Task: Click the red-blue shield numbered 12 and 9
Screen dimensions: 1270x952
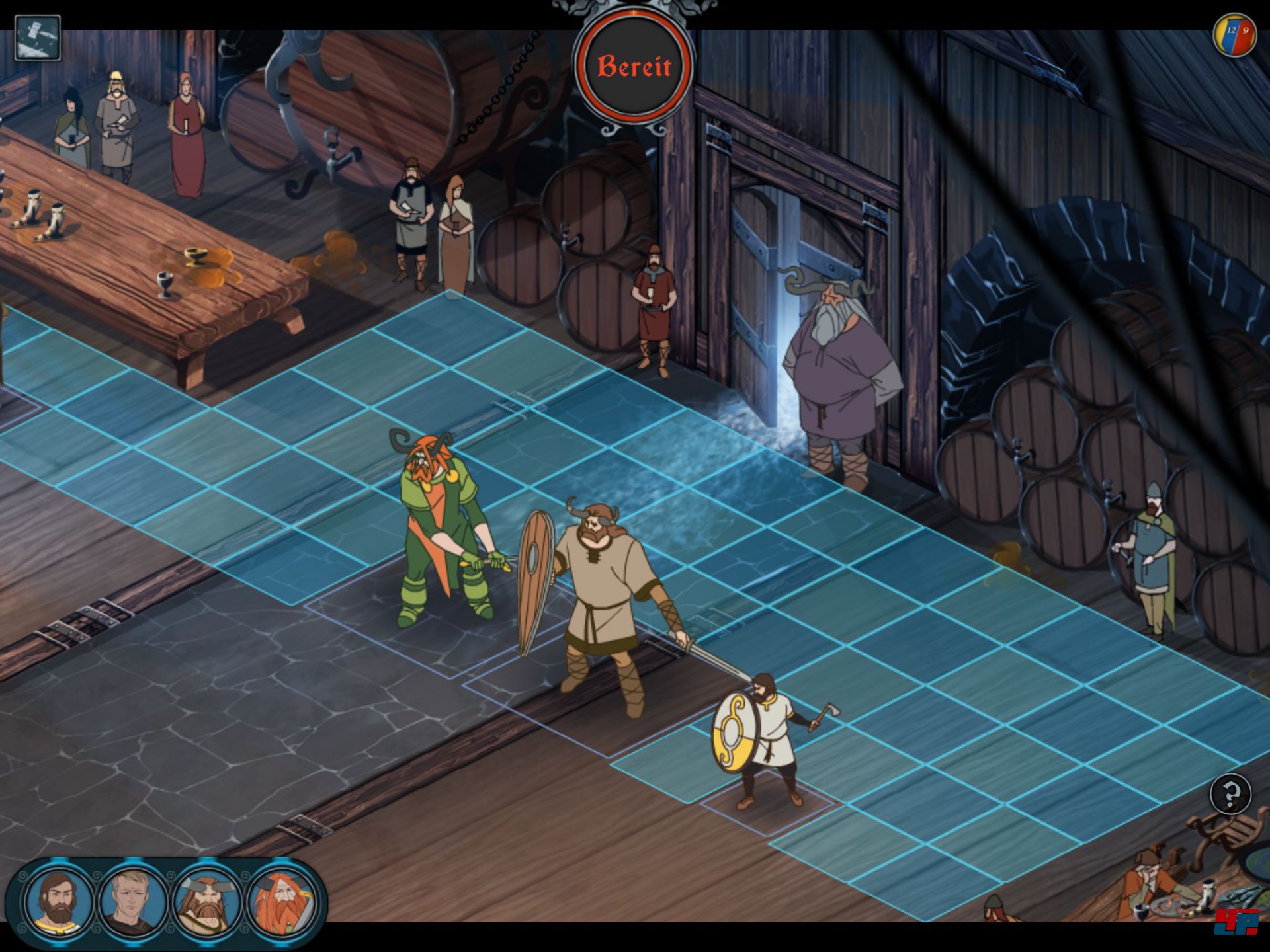Action: tap(1236, 34)
